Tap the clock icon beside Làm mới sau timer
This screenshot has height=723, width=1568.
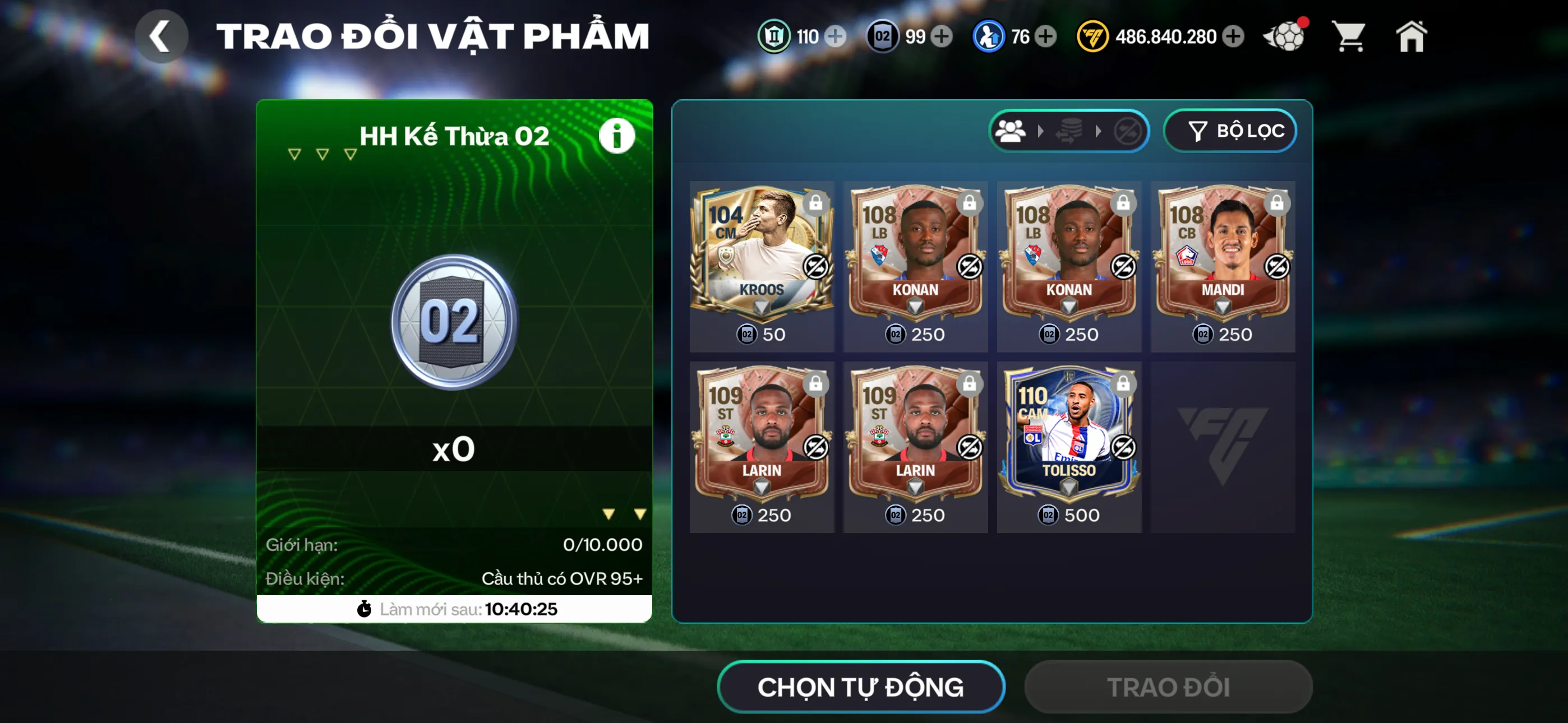(x=364, y=608)
